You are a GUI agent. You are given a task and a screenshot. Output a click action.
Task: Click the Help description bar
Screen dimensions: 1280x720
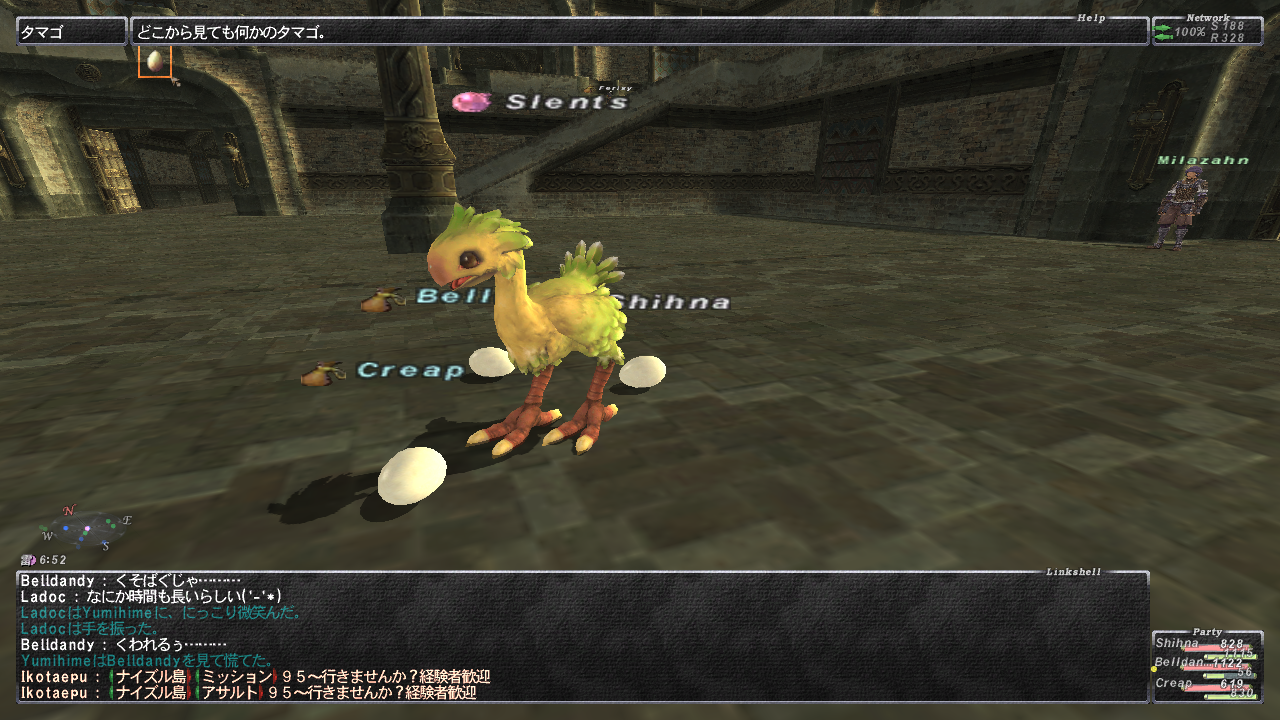639,31
